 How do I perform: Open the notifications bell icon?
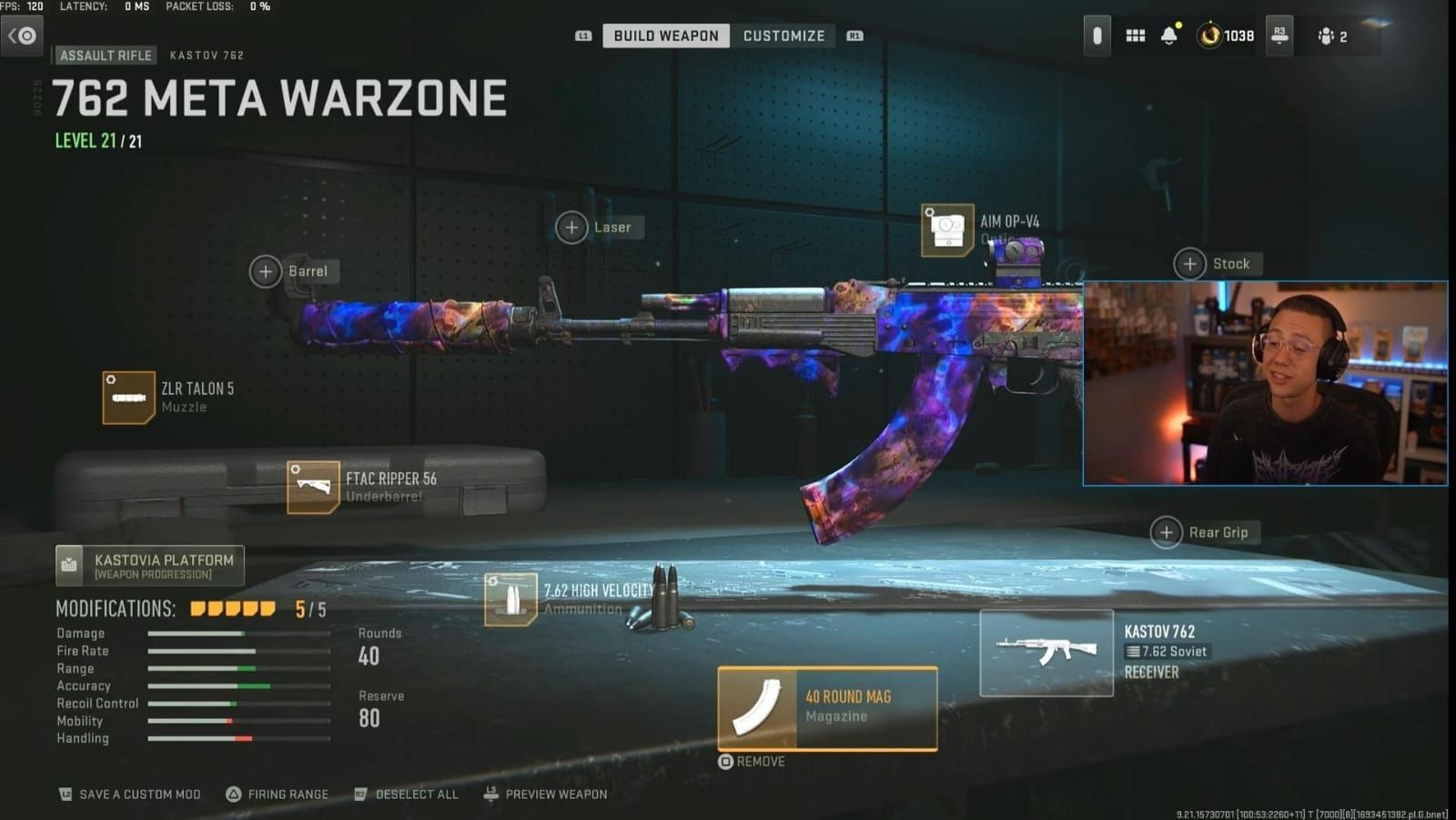[1169, 35]
